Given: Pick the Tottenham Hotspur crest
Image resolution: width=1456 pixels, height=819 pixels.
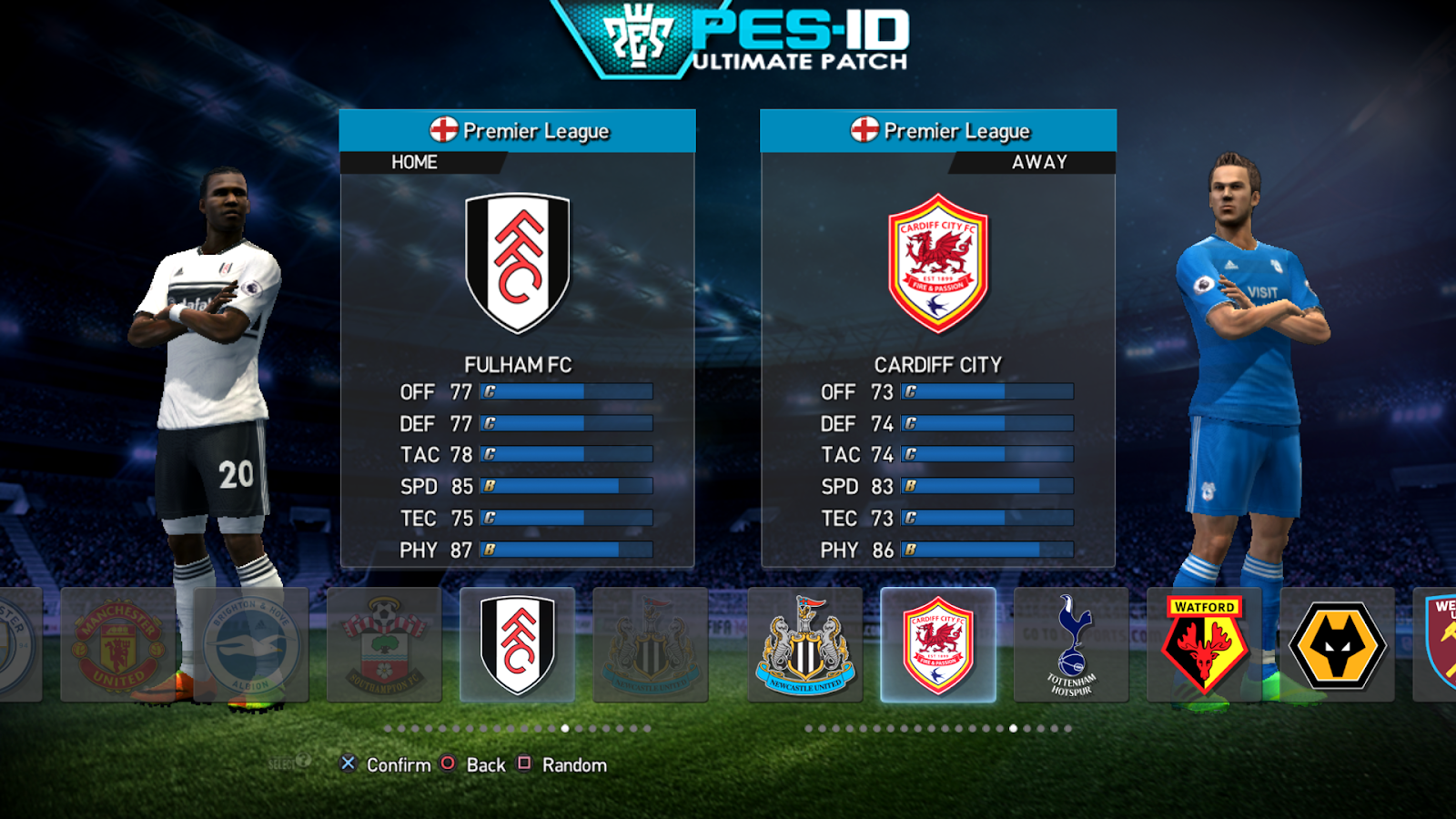Looking at the screenshot, I should (x=1070, y=644).
